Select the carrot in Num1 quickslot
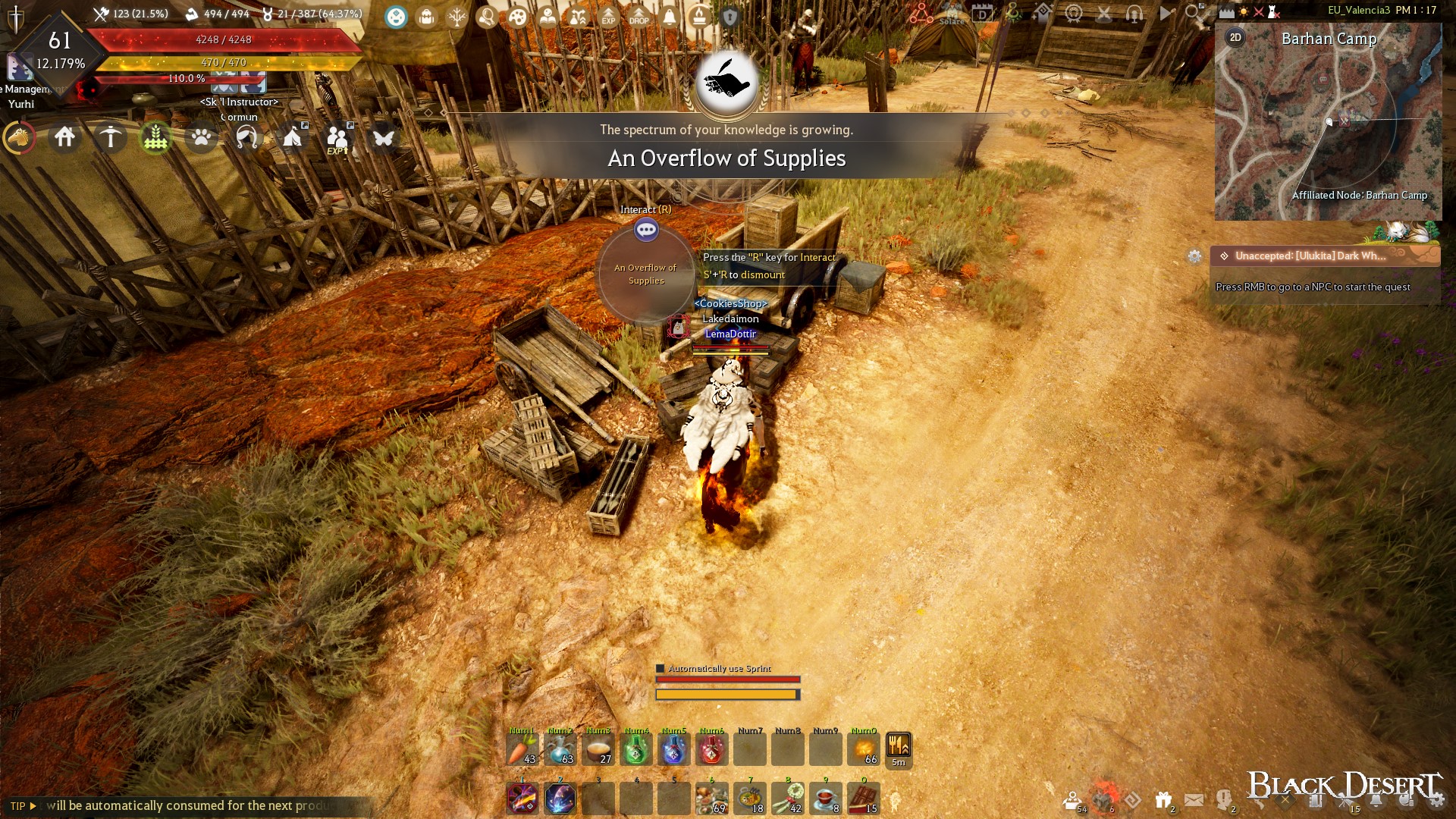Image resolution: width=1456 pixels, height=819 pixels. [x=522, y=748]
